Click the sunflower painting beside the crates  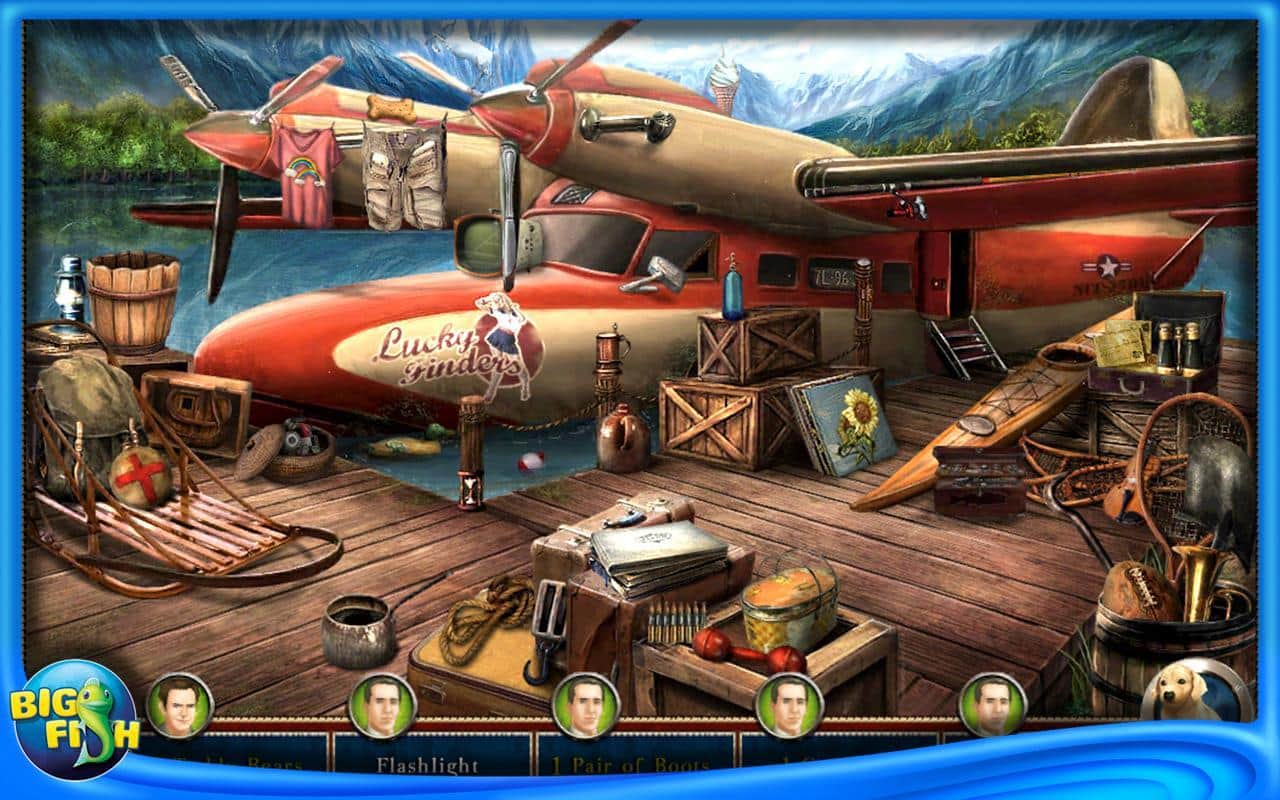click(845, 420)
